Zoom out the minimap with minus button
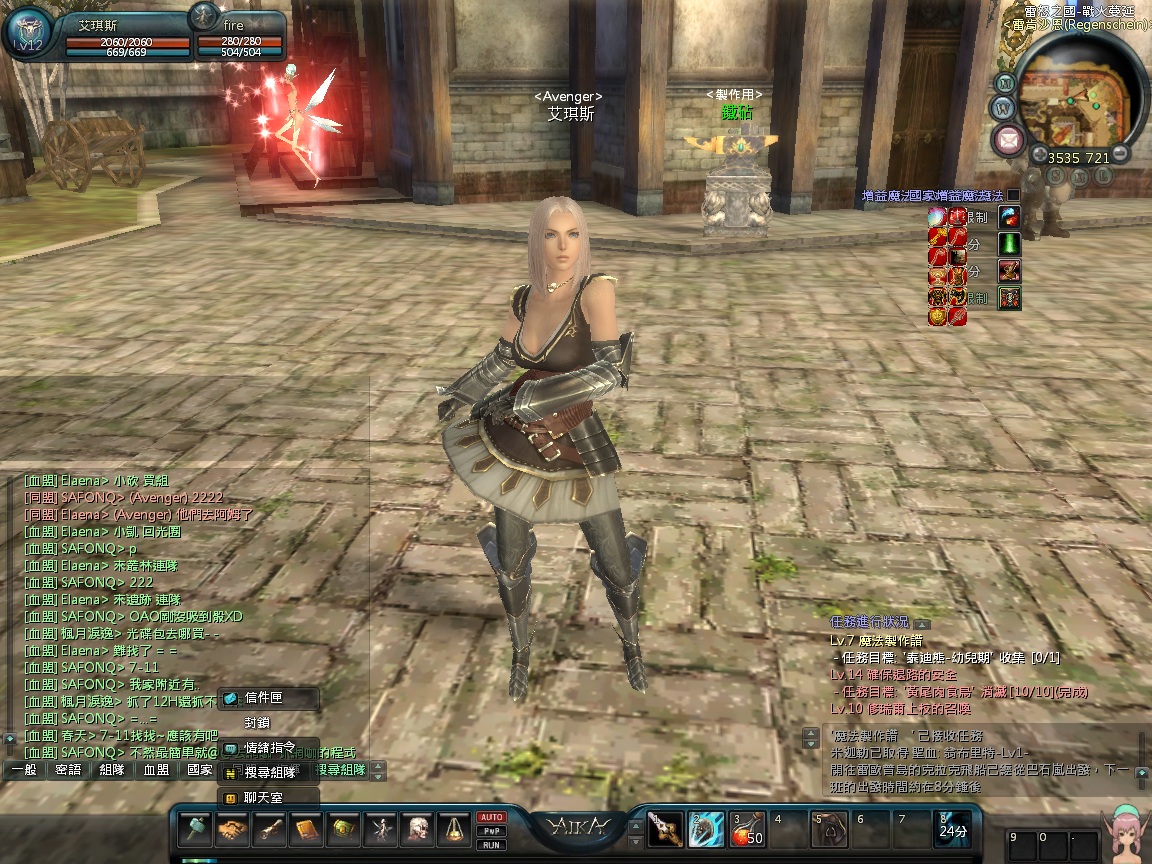 click(1121, 153)
